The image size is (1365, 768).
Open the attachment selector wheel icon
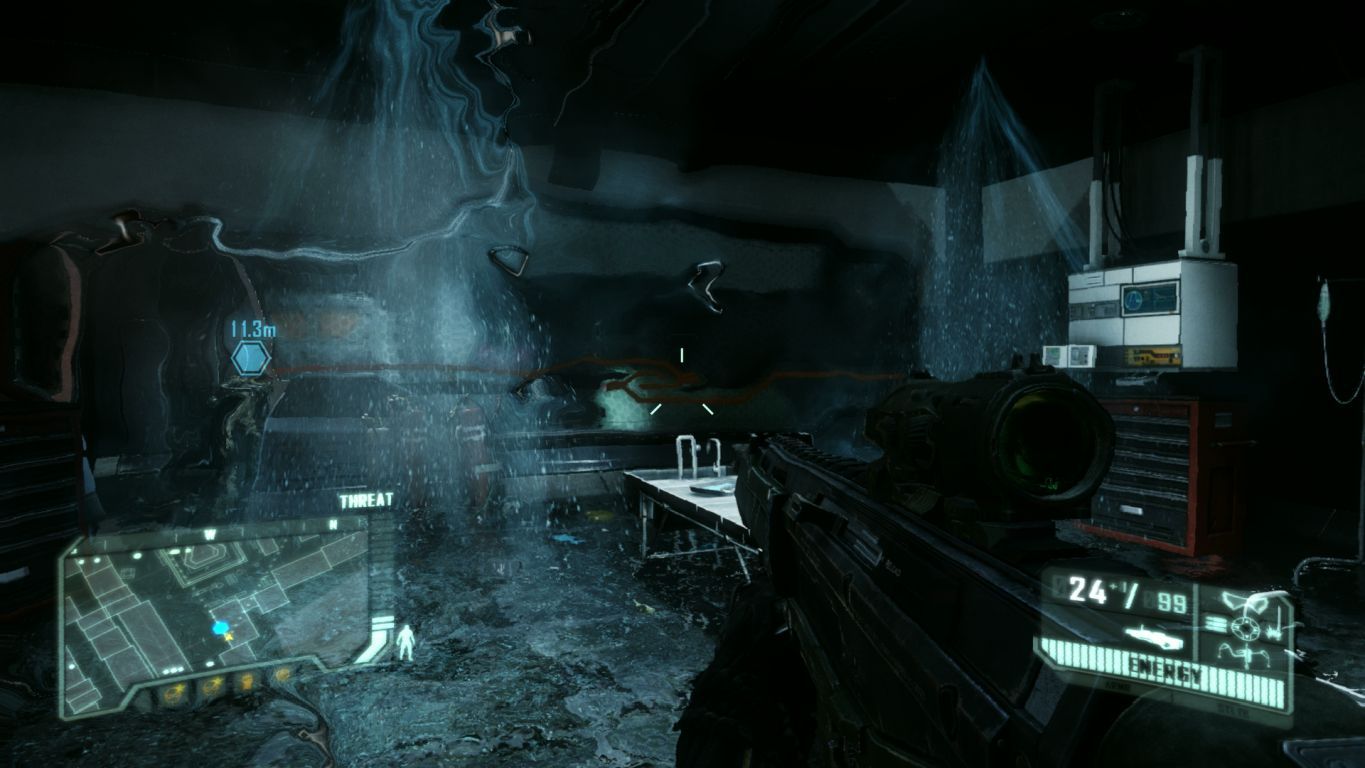pos(1244,626)
